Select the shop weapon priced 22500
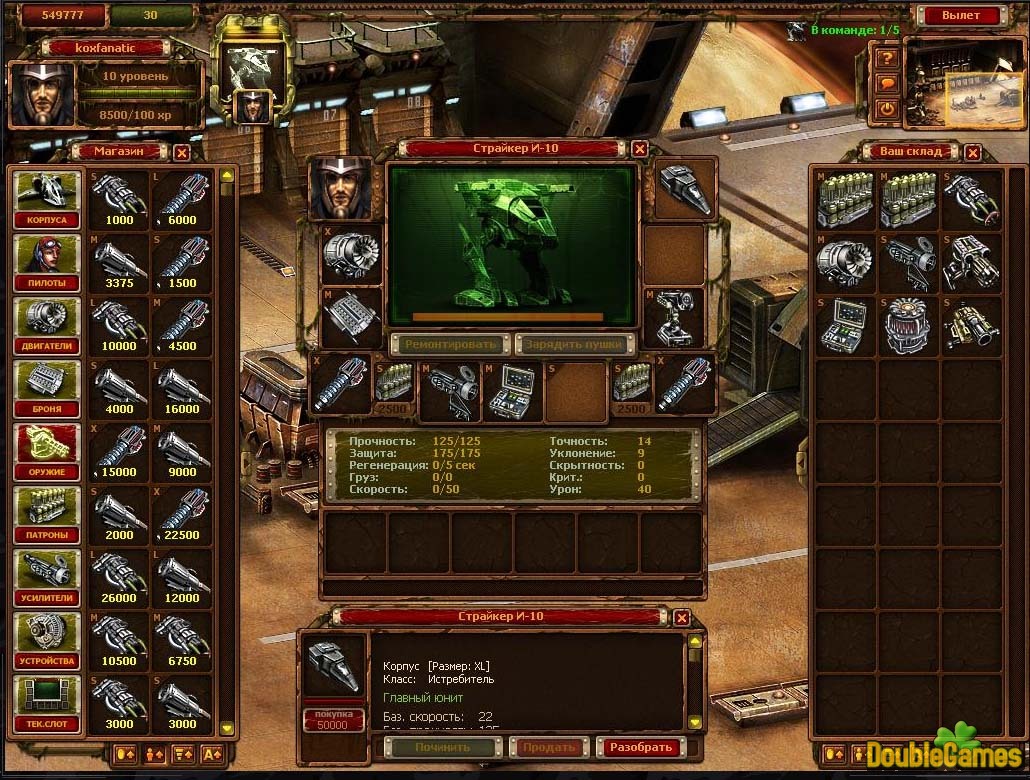Viewport: 1030px width, 780px height. (182, 515)
